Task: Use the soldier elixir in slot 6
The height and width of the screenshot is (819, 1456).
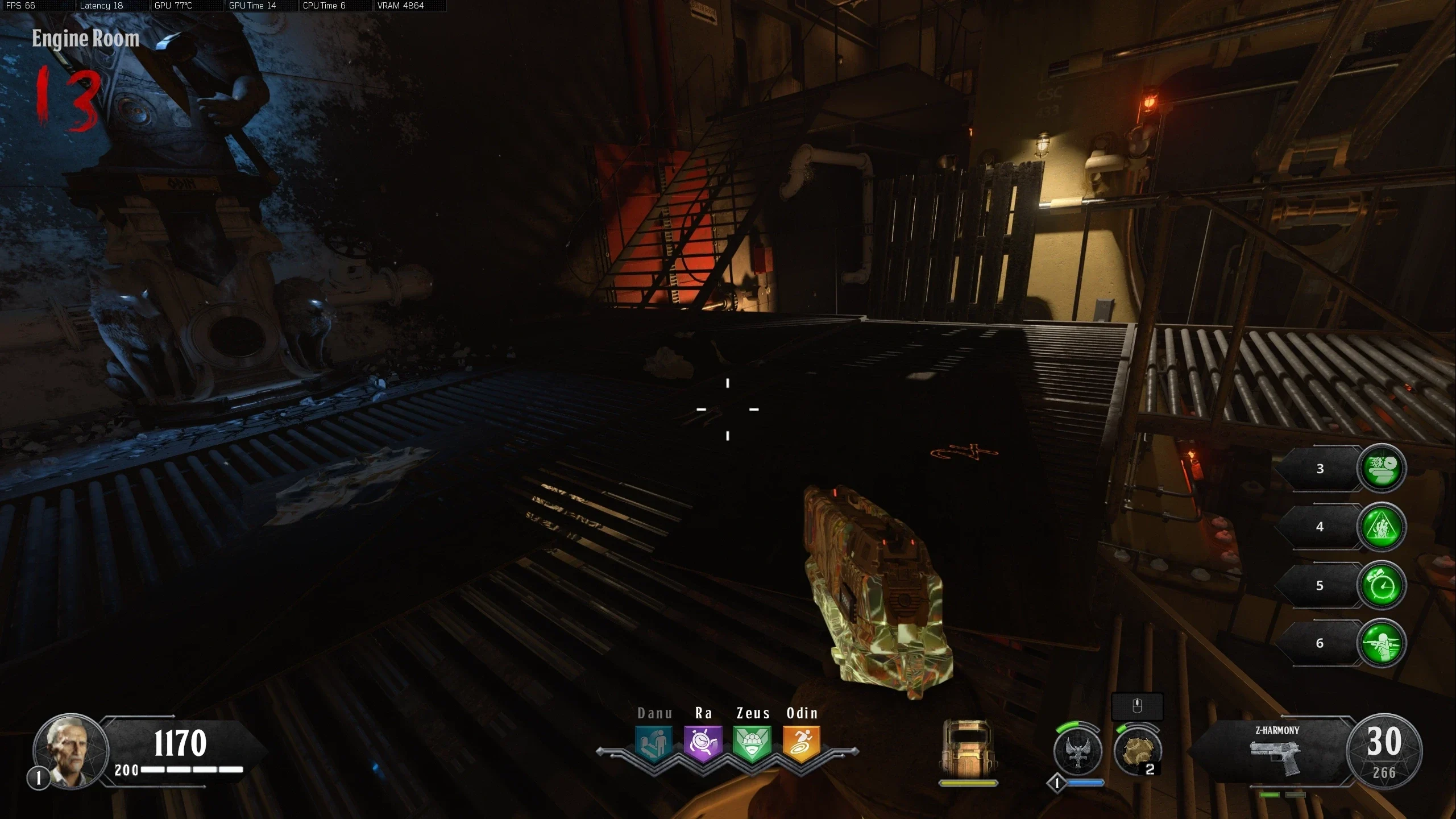Action: click(1382, 643)
